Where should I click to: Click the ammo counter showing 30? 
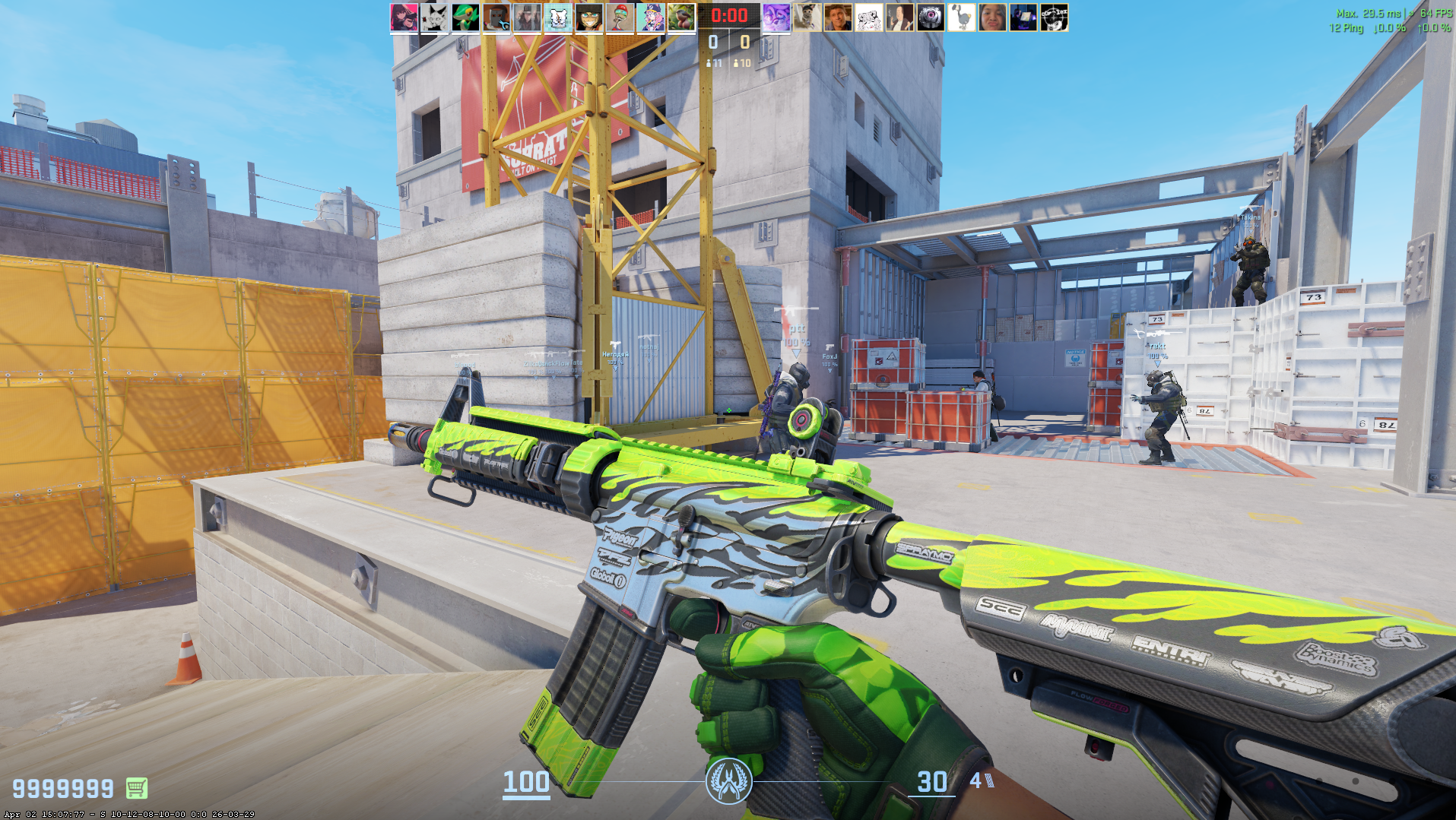(x=931, y=781)
